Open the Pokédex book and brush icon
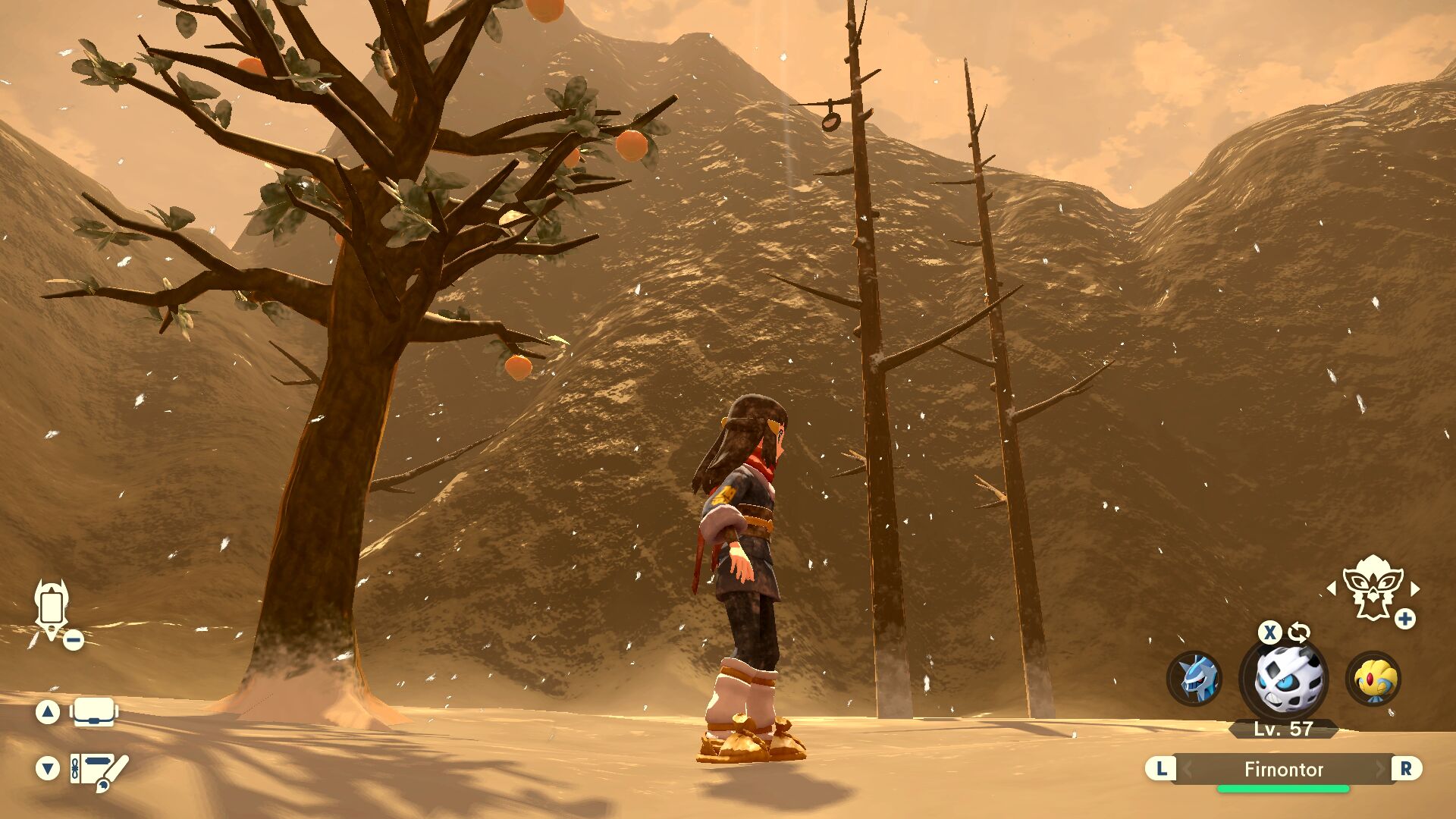Image resolution: width=1456 pixels, height=819 pixels. click(99, 770)
